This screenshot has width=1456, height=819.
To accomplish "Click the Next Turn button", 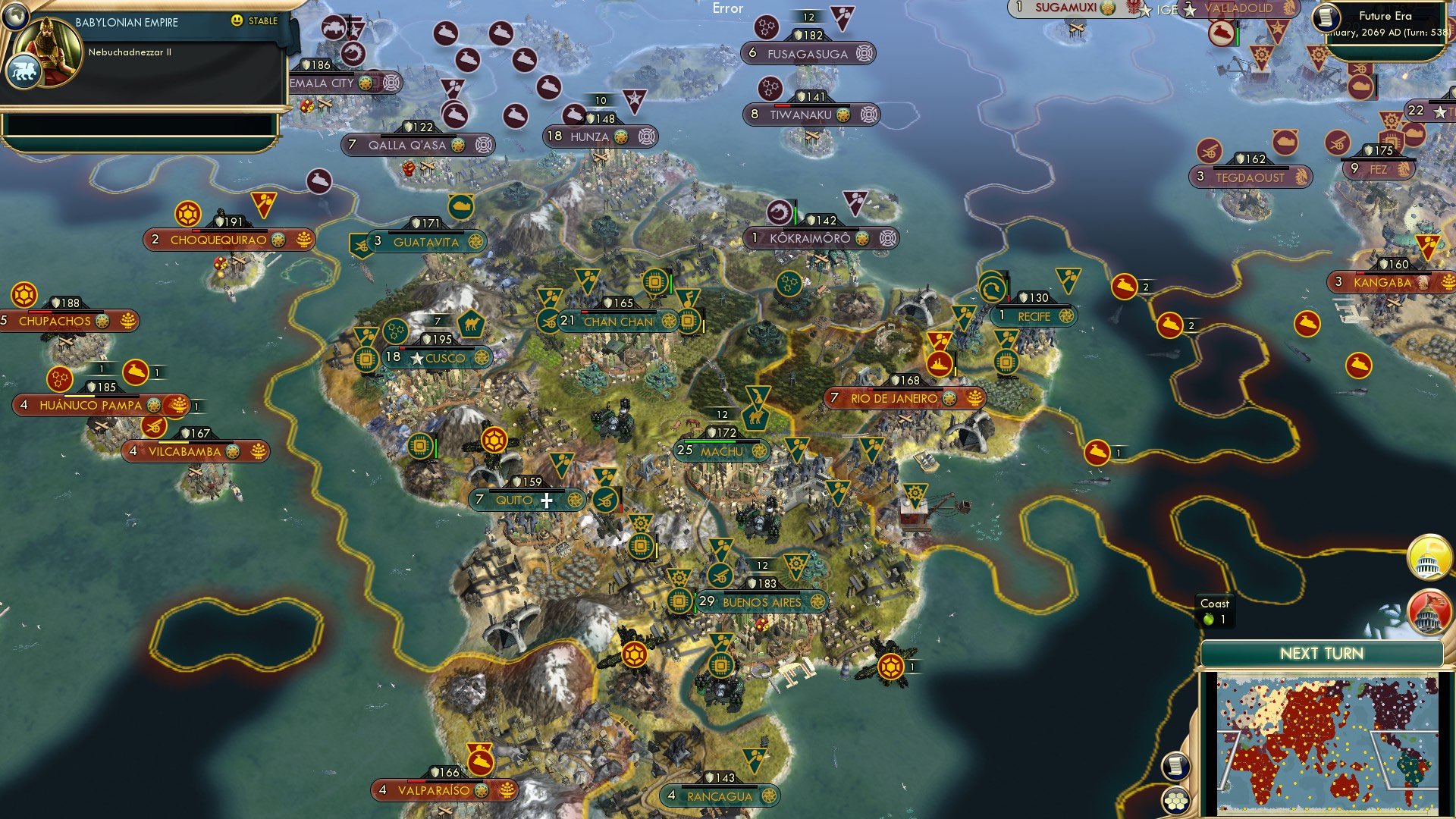I will 1323,653.
